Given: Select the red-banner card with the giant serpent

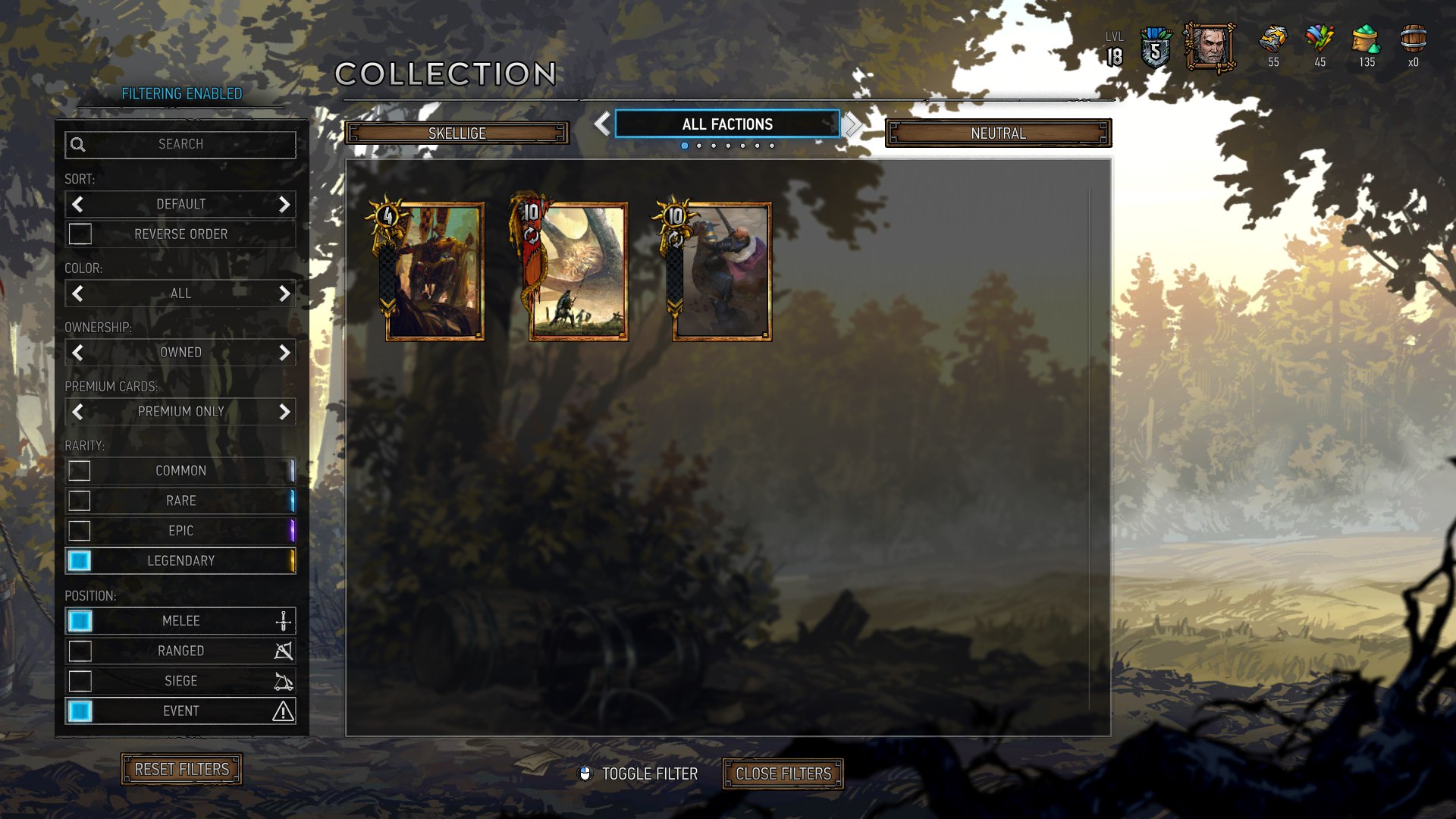Looking at the screenshot, I should click(577, 271).
